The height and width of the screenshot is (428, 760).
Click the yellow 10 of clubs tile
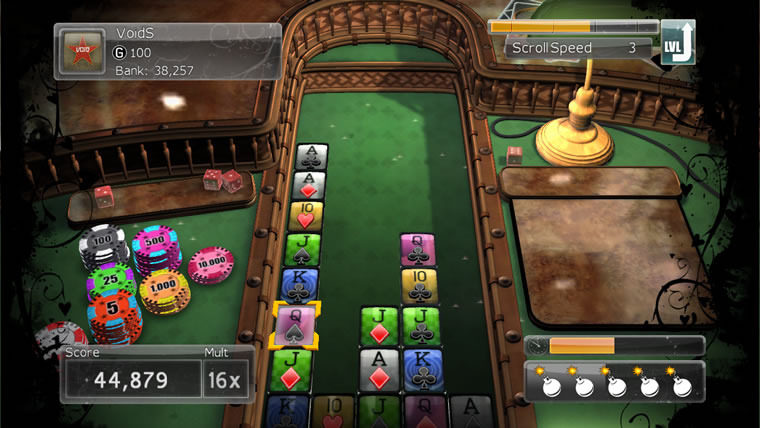tap(420, 286)
